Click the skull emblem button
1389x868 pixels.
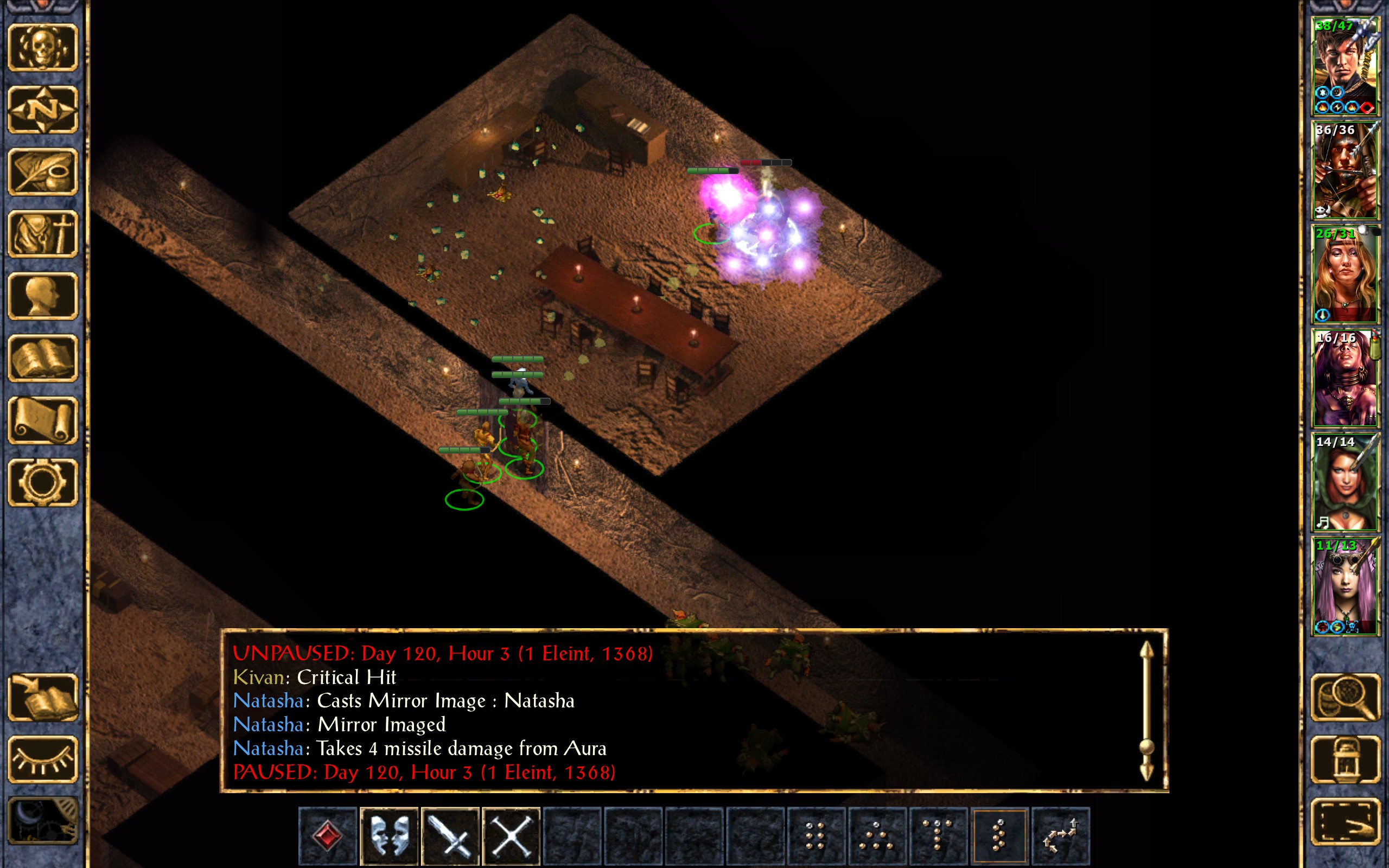(x=42, y=48)
